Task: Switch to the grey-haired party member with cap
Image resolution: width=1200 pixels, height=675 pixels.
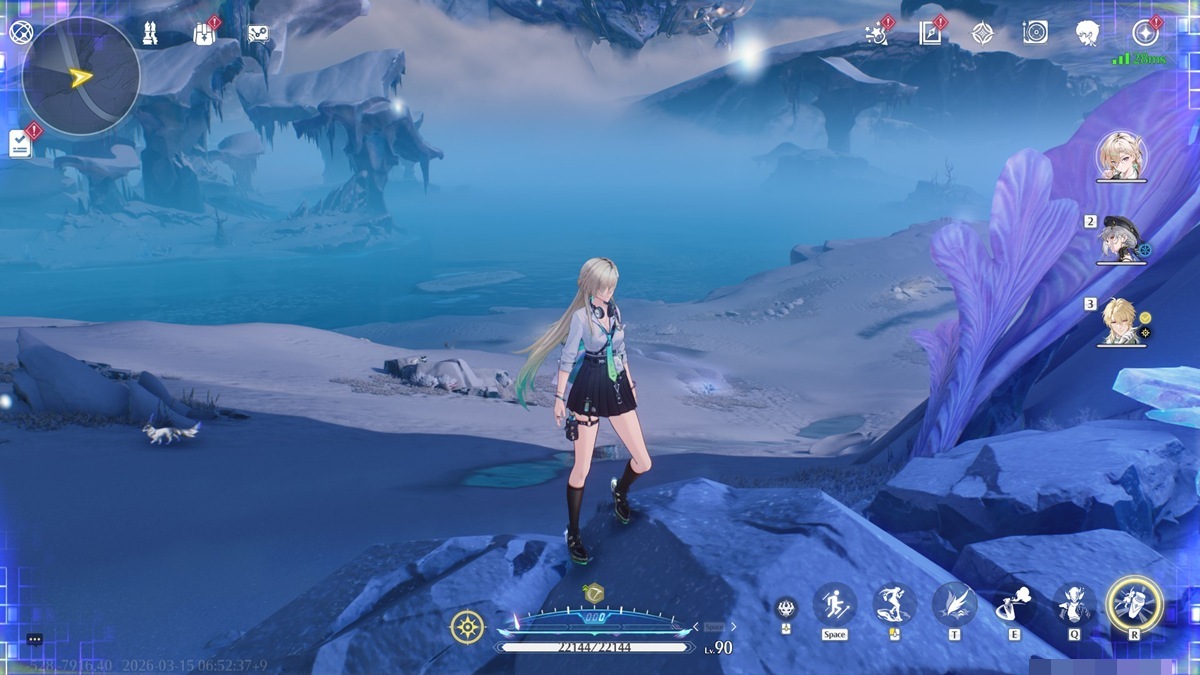Action: (1120, 239)
